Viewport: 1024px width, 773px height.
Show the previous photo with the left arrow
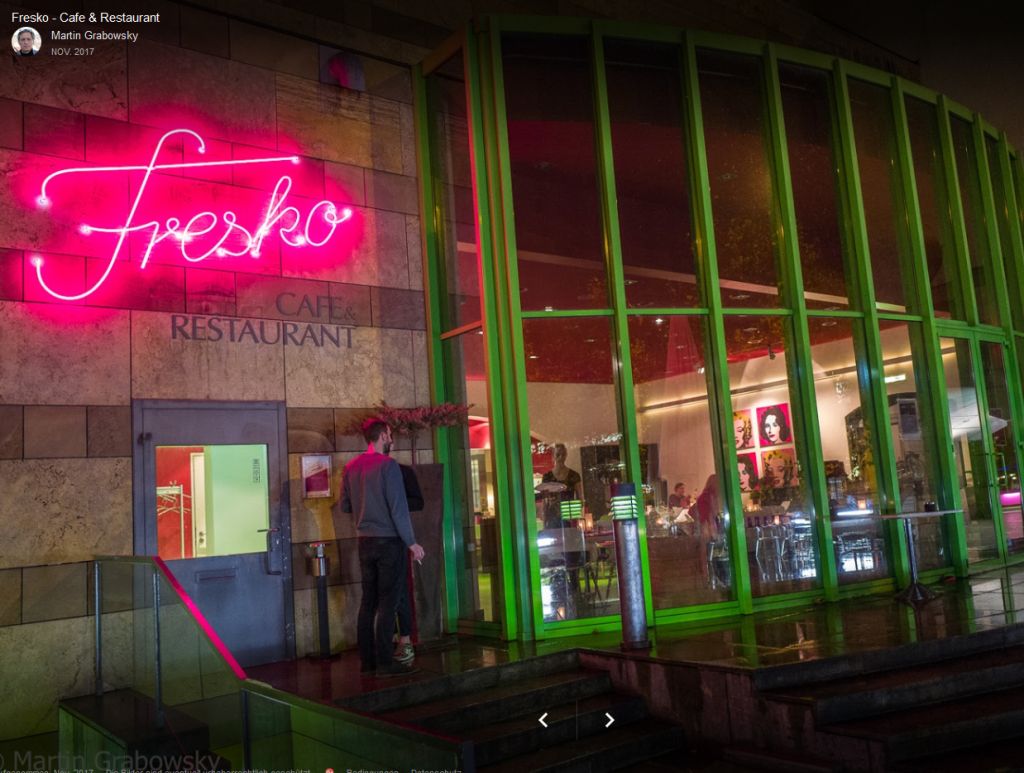tap(543, 720)
